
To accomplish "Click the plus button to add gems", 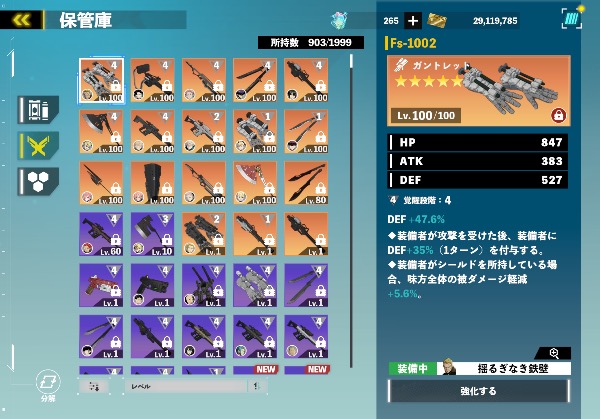I will tap(413, 20).
